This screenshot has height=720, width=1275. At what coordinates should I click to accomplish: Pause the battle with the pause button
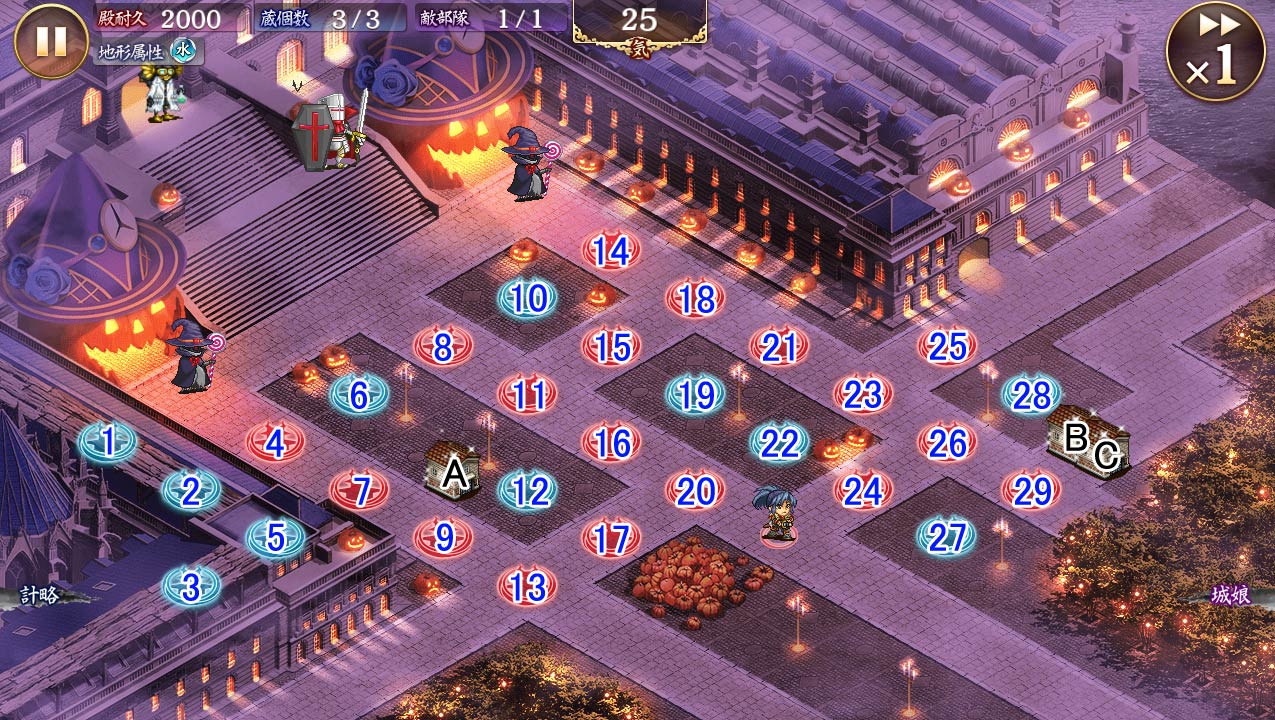click(x=51, y=41)
